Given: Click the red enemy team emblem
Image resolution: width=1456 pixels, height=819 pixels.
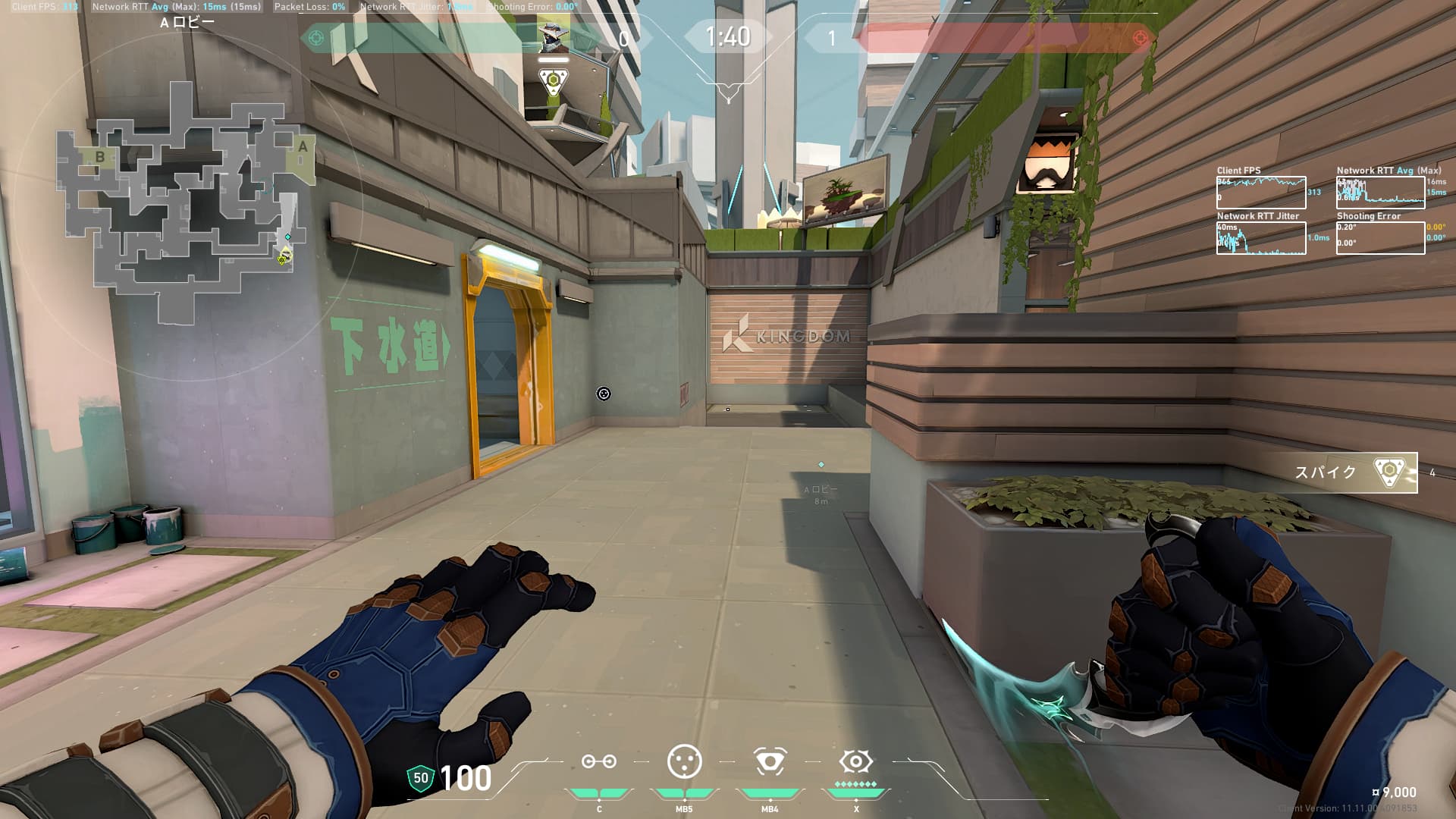Looking at the screenshot, I should (1140, 37).
